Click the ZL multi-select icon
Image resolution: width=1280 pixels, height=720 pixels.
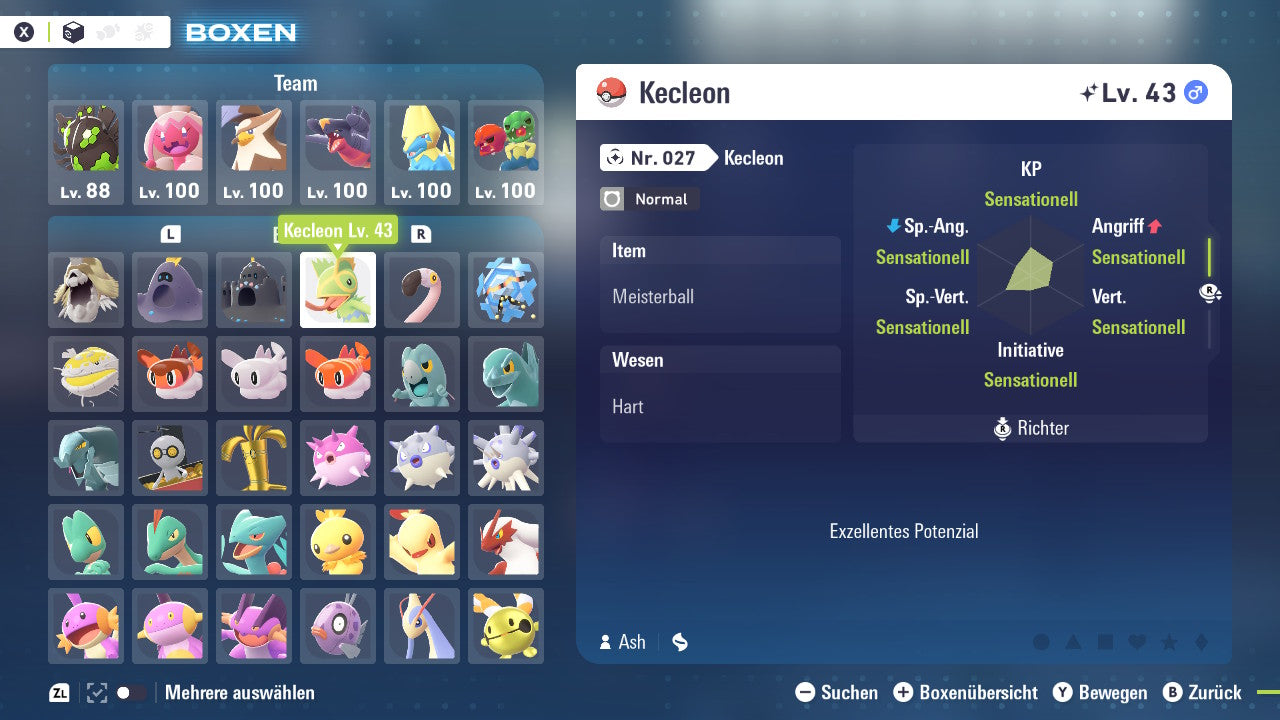tap(57, 692)
